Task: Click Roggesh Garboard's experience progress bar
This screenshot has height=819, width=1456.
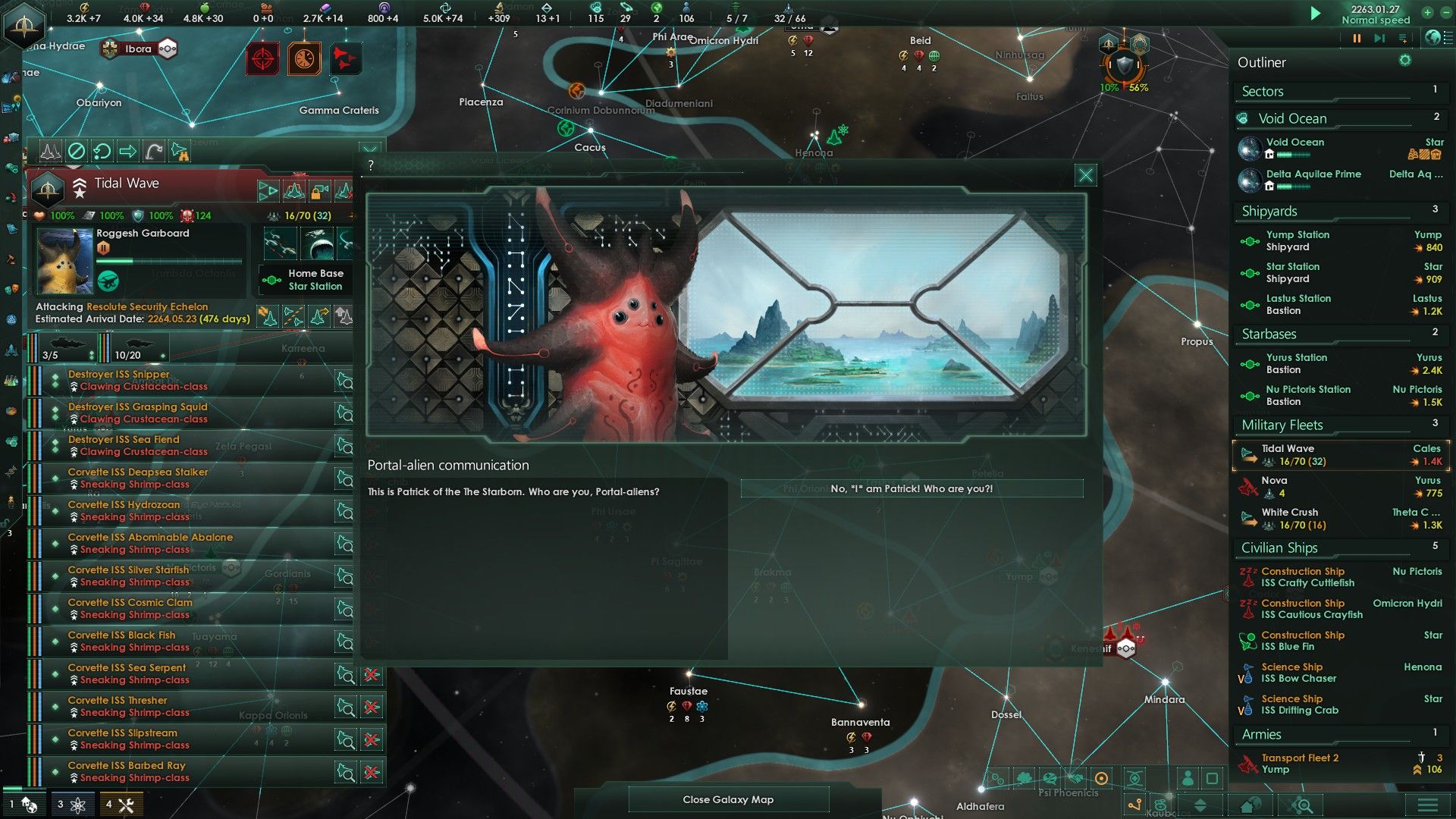Action: [x=172, y=261]
